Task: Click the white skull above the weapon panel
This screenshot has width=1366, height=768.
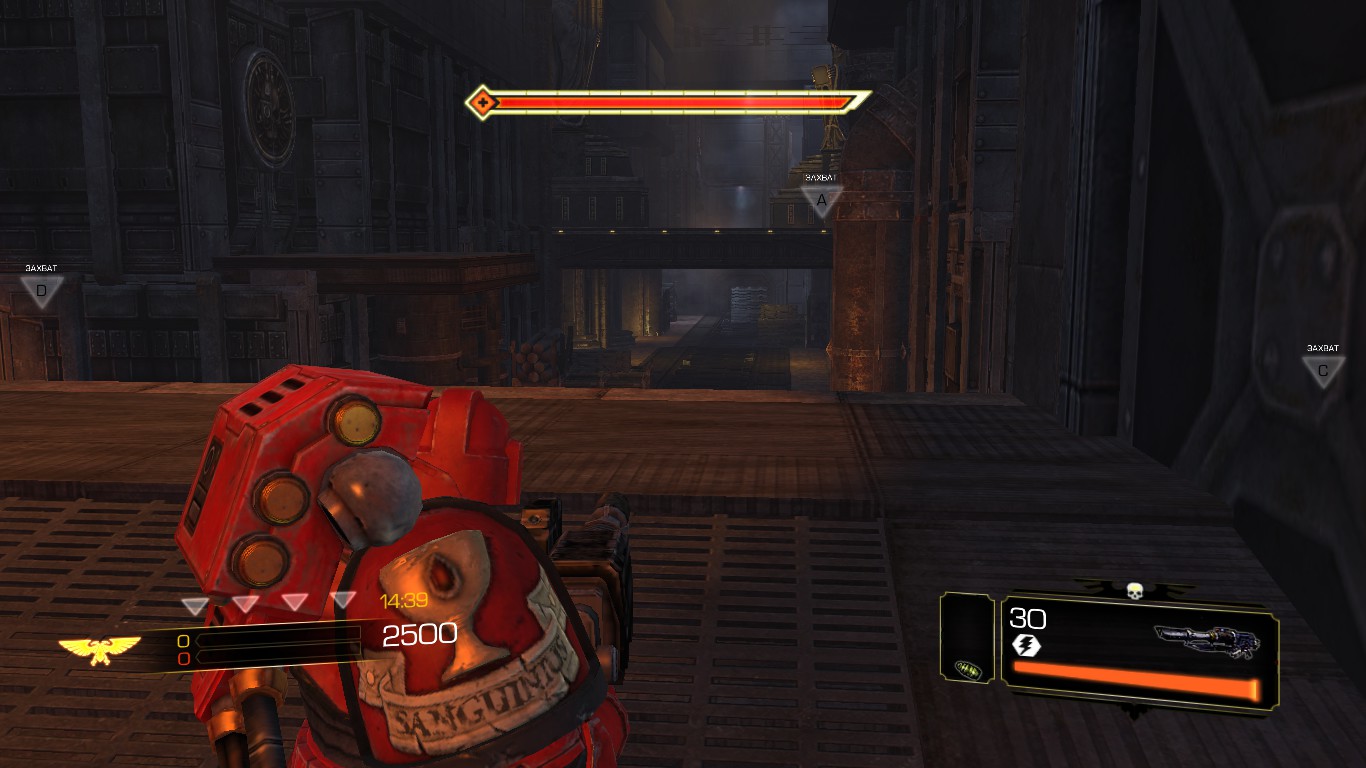Action: coord(1134,592)
